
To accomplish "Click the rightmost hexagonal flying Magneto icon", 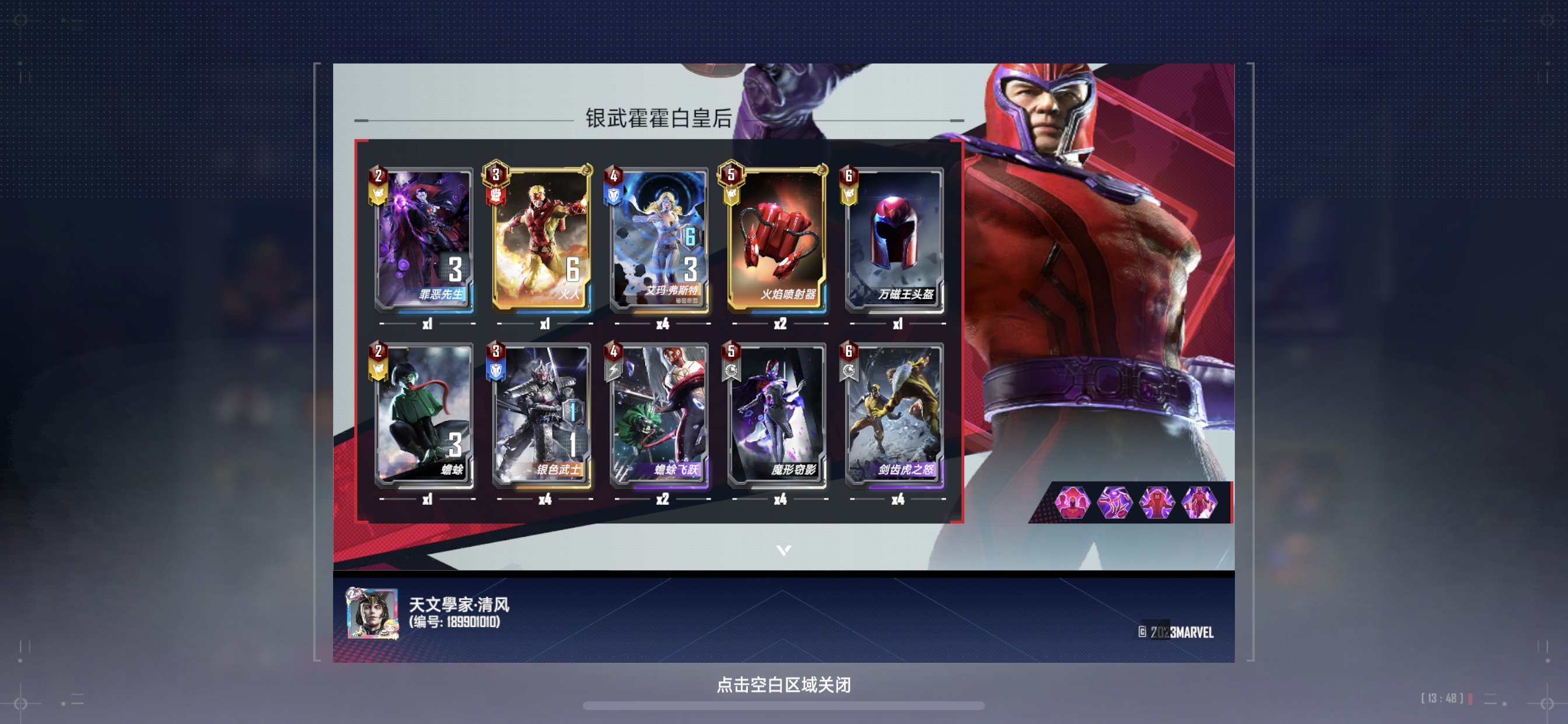I will click(x=1199, y=504).
